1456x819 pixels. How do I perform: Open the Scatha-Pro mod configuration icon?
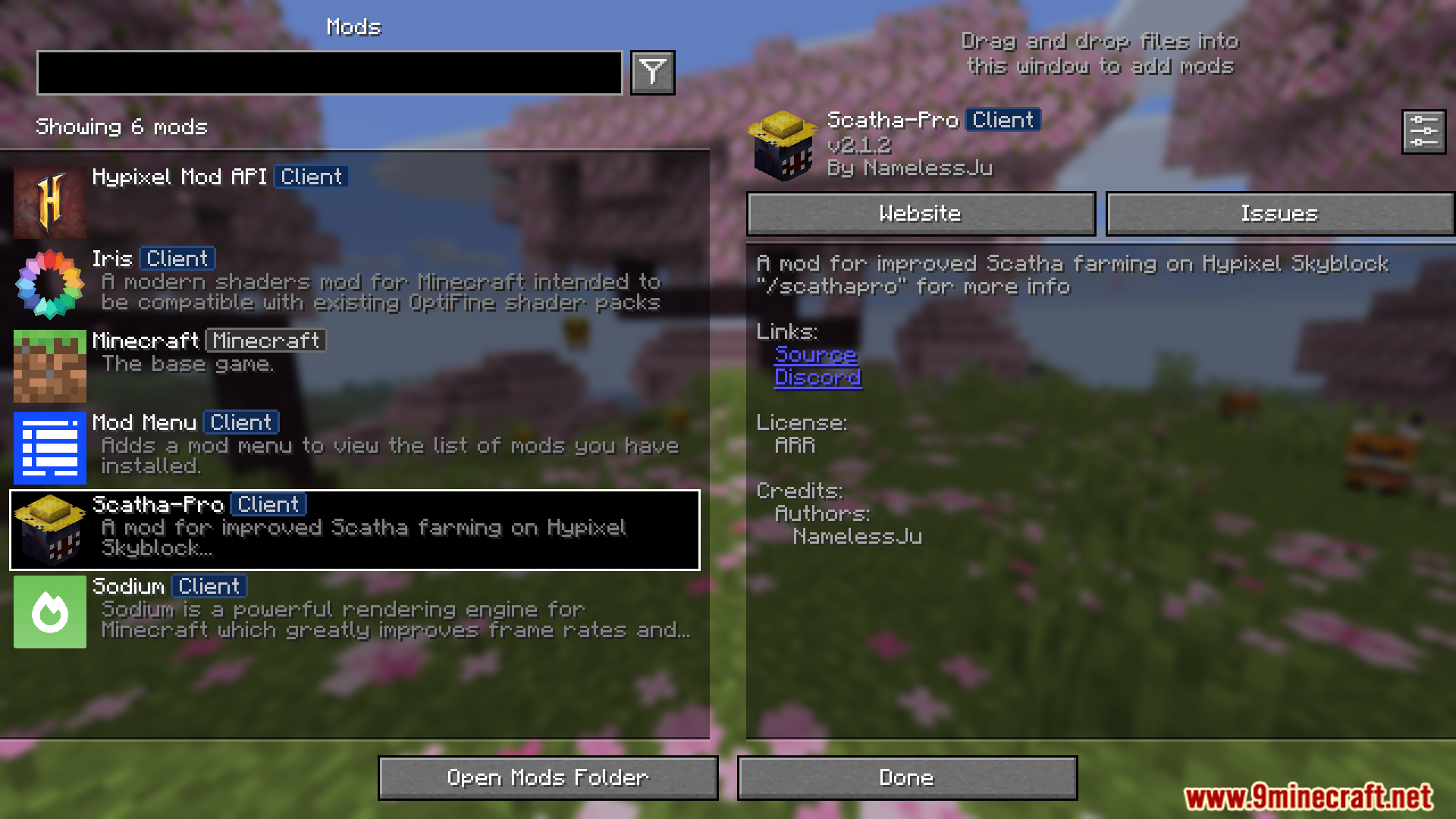coord(1423,131)
